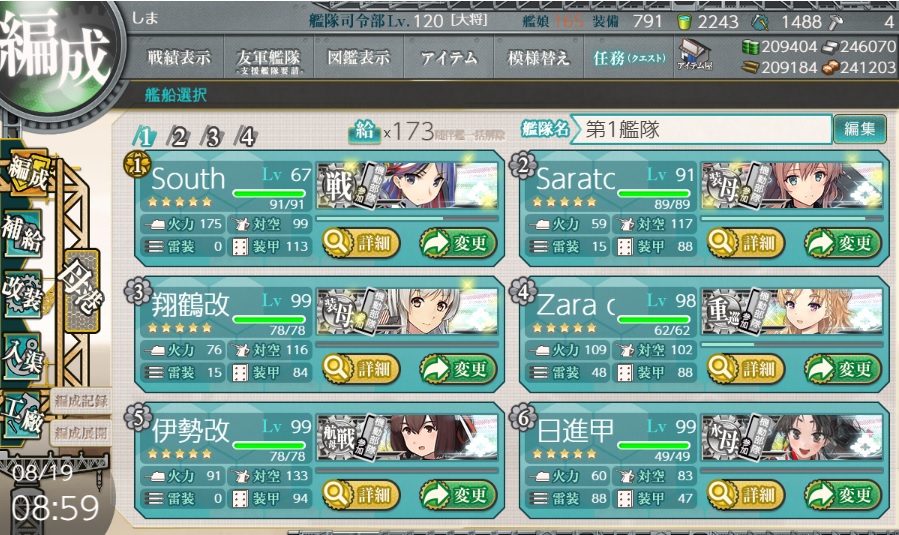Click 変更 to swap out 伊勢改
Image resolution: width=899 pixels, height=535 pixels.
click(458, 493)
